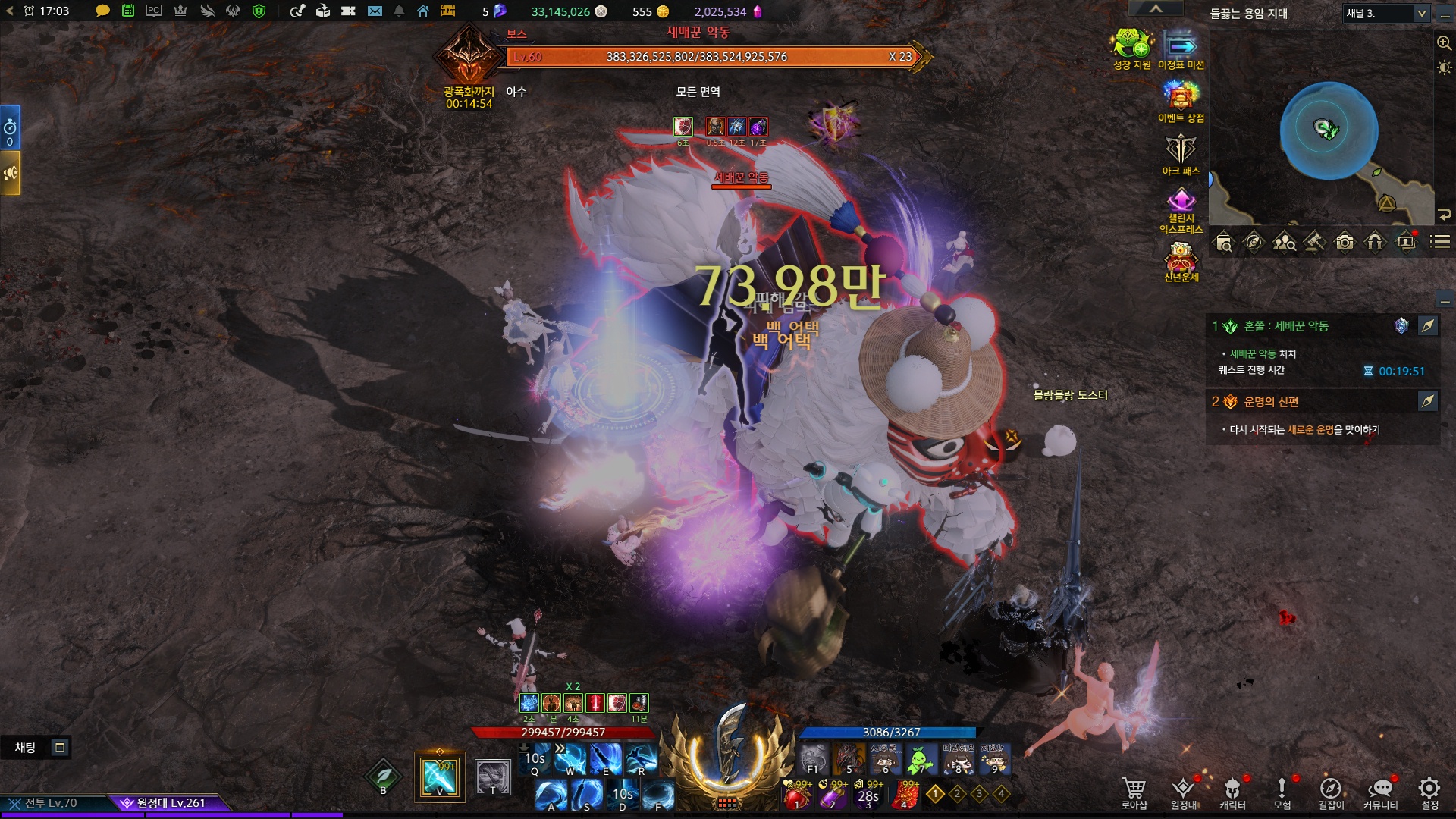Open the 채널 3 channel dropdown
The image size is (1456, 819).
1387,14
